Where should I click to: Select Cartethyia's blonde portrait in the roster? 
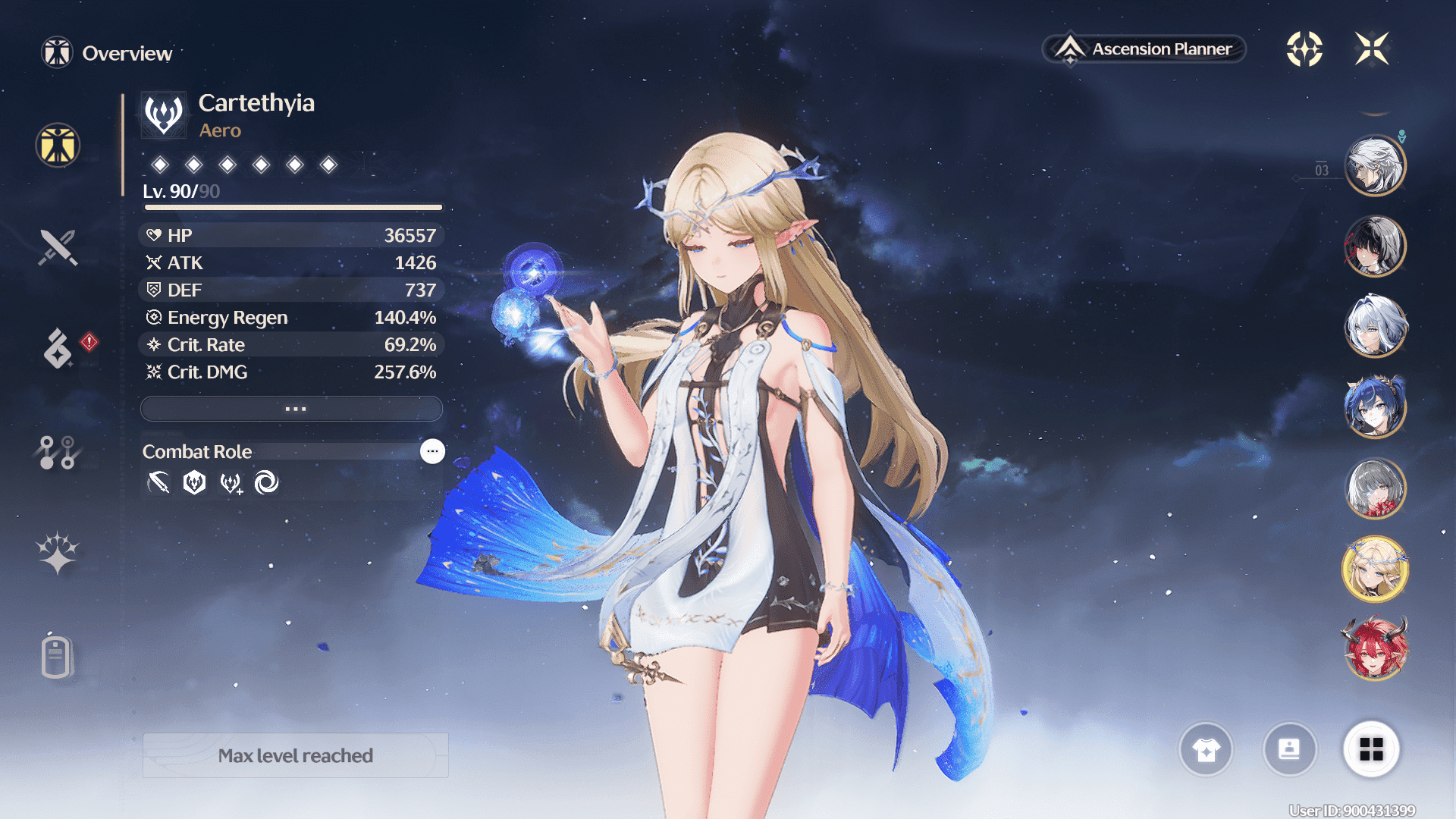[1375, 569]
